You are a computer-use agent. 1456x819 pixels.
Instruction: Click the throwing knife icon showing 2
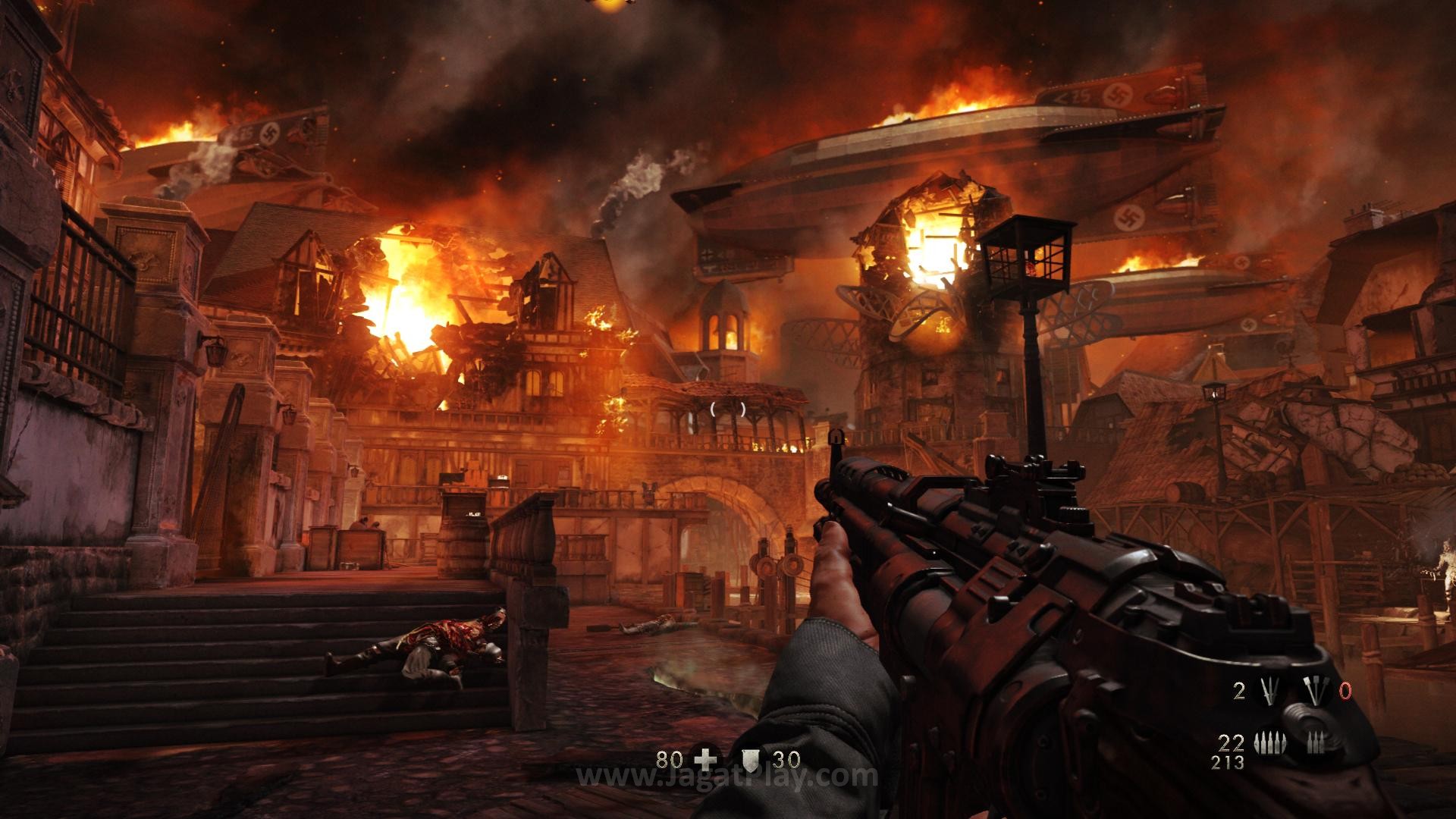(x=1270, y=690)
